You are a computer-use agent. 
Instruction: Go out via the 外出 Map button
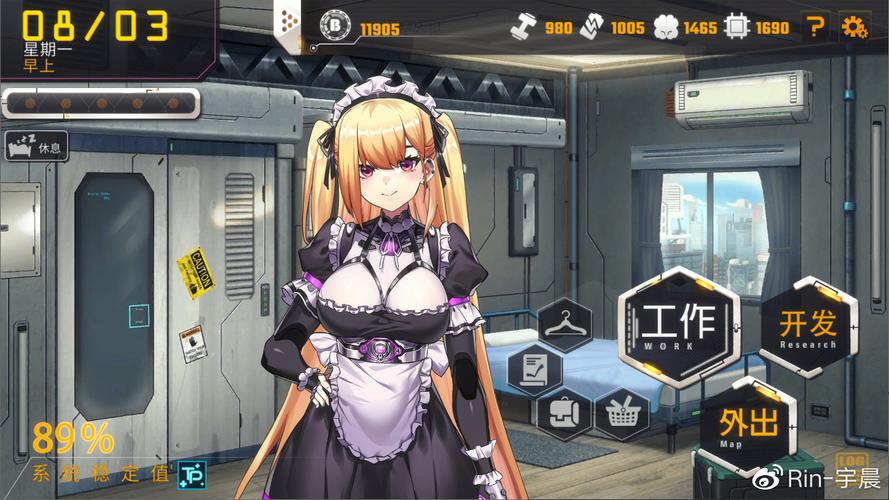click(x=750, y=426)
